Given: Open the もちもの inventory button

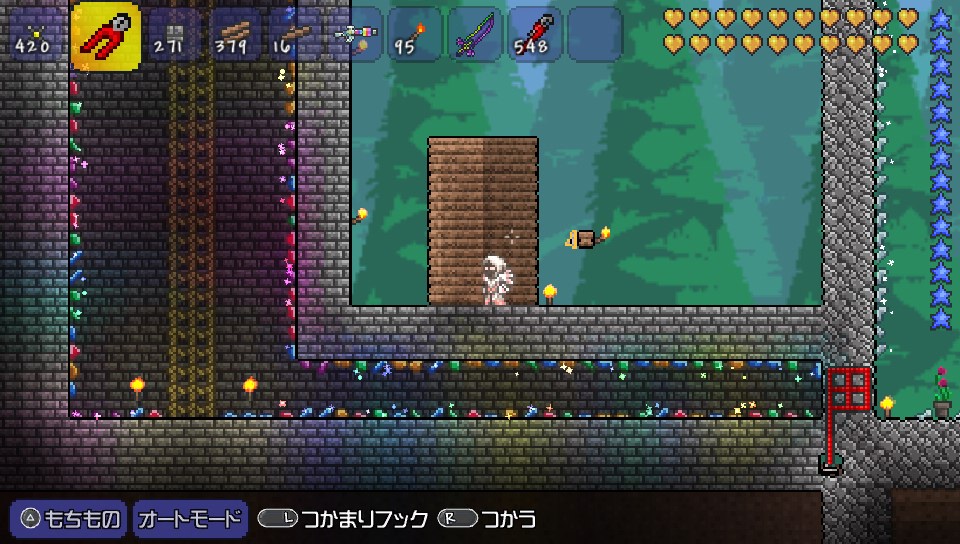Looking at the screenshot, I should [x=69, y=519].
